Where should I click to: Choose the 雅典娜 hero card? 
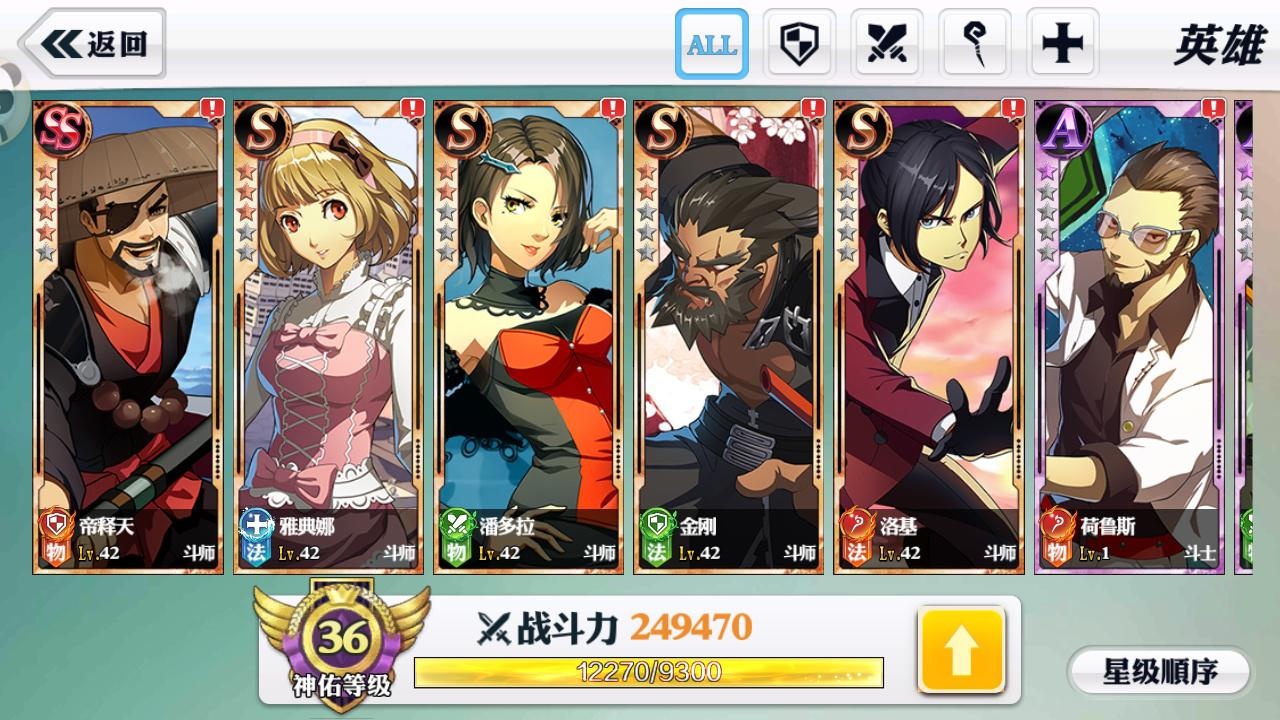328,336
